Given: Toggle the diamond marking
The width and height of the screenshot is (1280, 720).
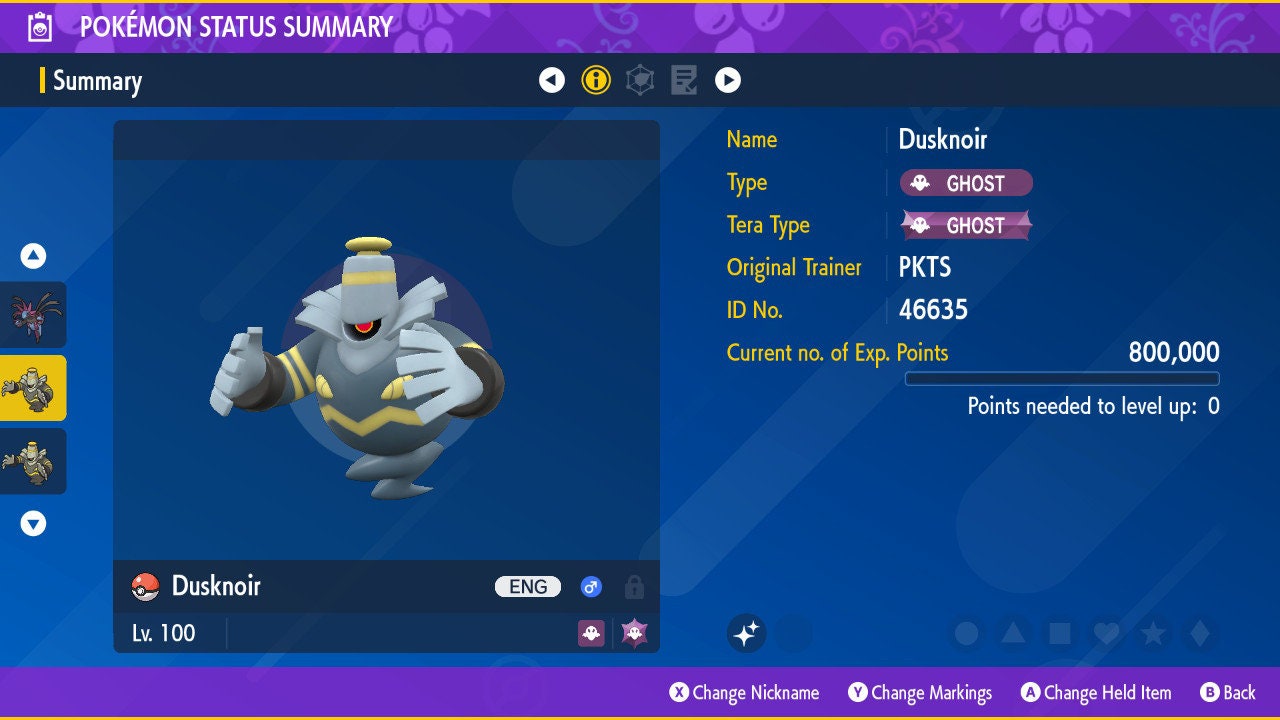Looking at the screenshot, I should click(1200, 633).
